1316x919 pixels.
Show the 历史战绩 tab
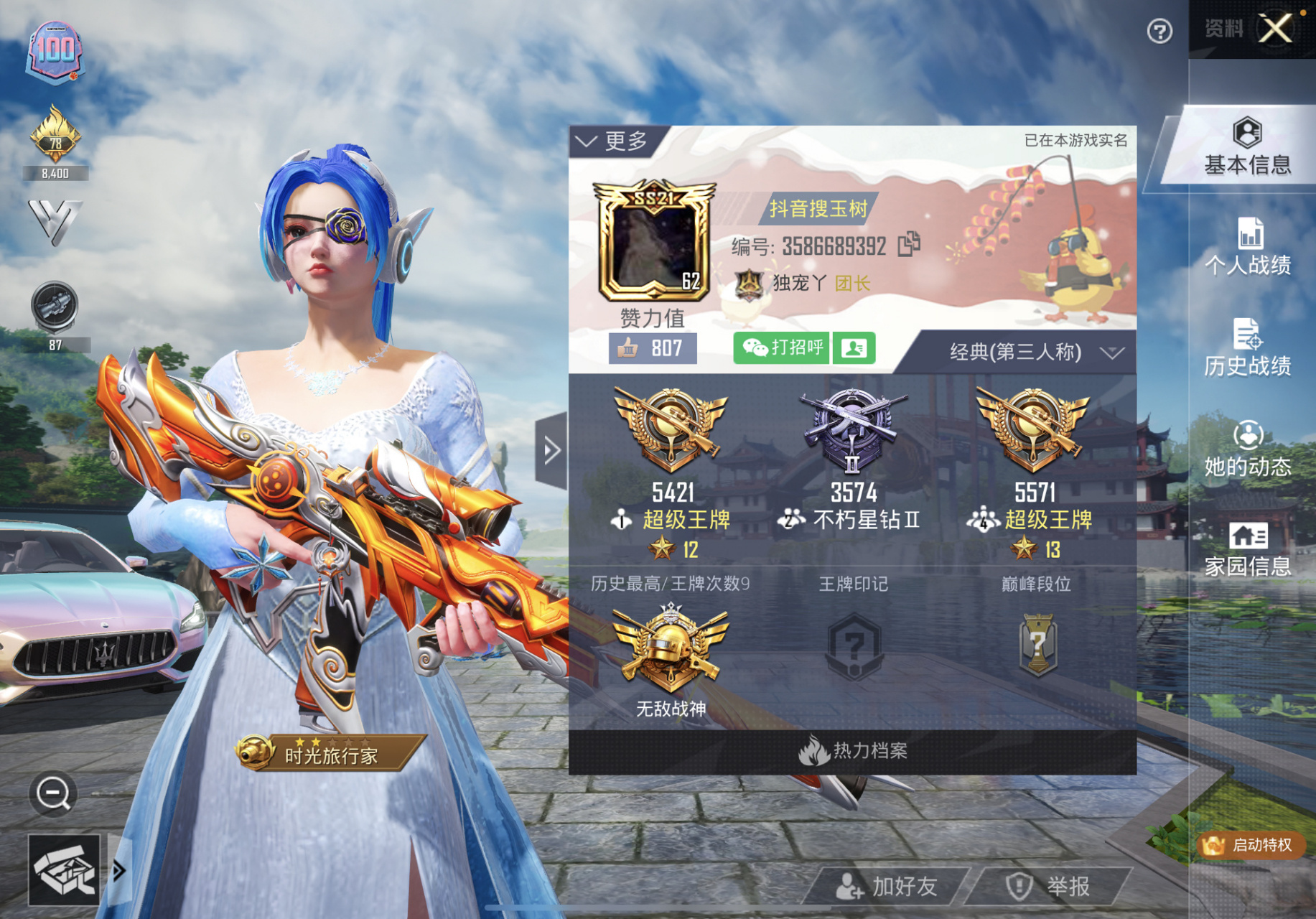[1248, 348]
